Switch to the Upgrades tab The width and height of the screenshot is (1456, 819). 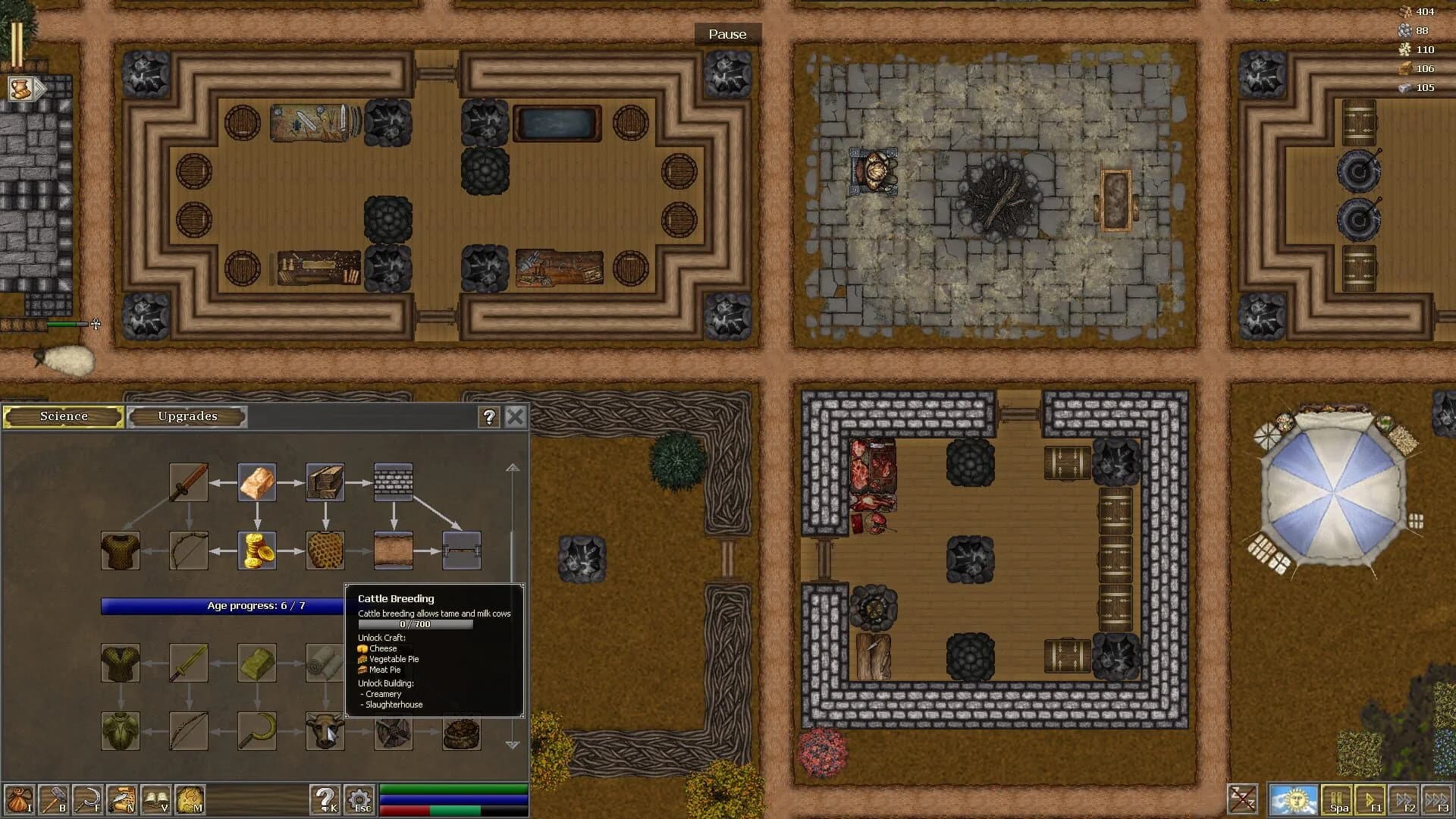[x=187, y=416]
